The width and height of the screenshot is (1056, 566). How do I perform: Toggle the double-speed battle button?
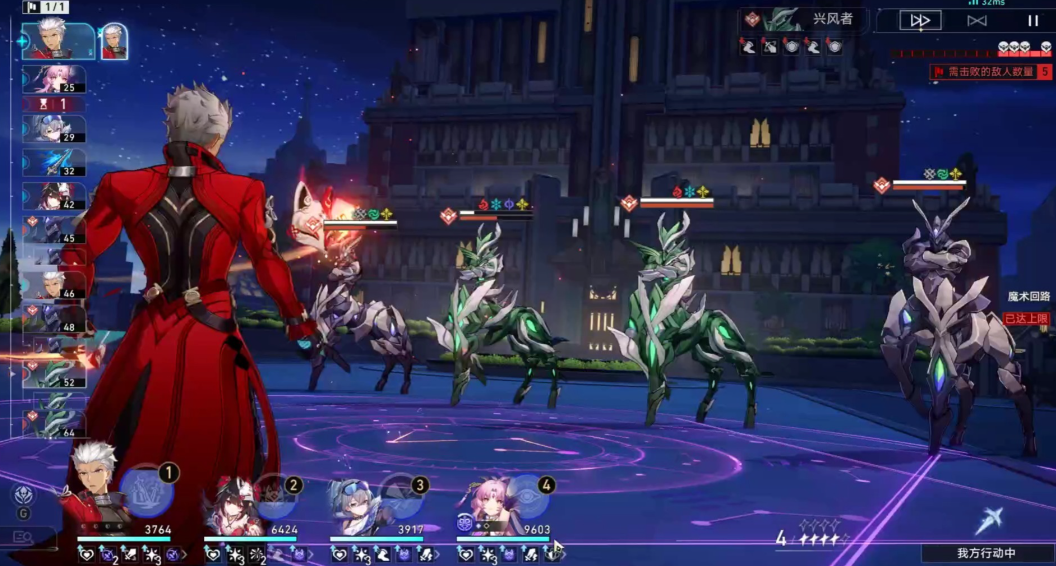919,20
